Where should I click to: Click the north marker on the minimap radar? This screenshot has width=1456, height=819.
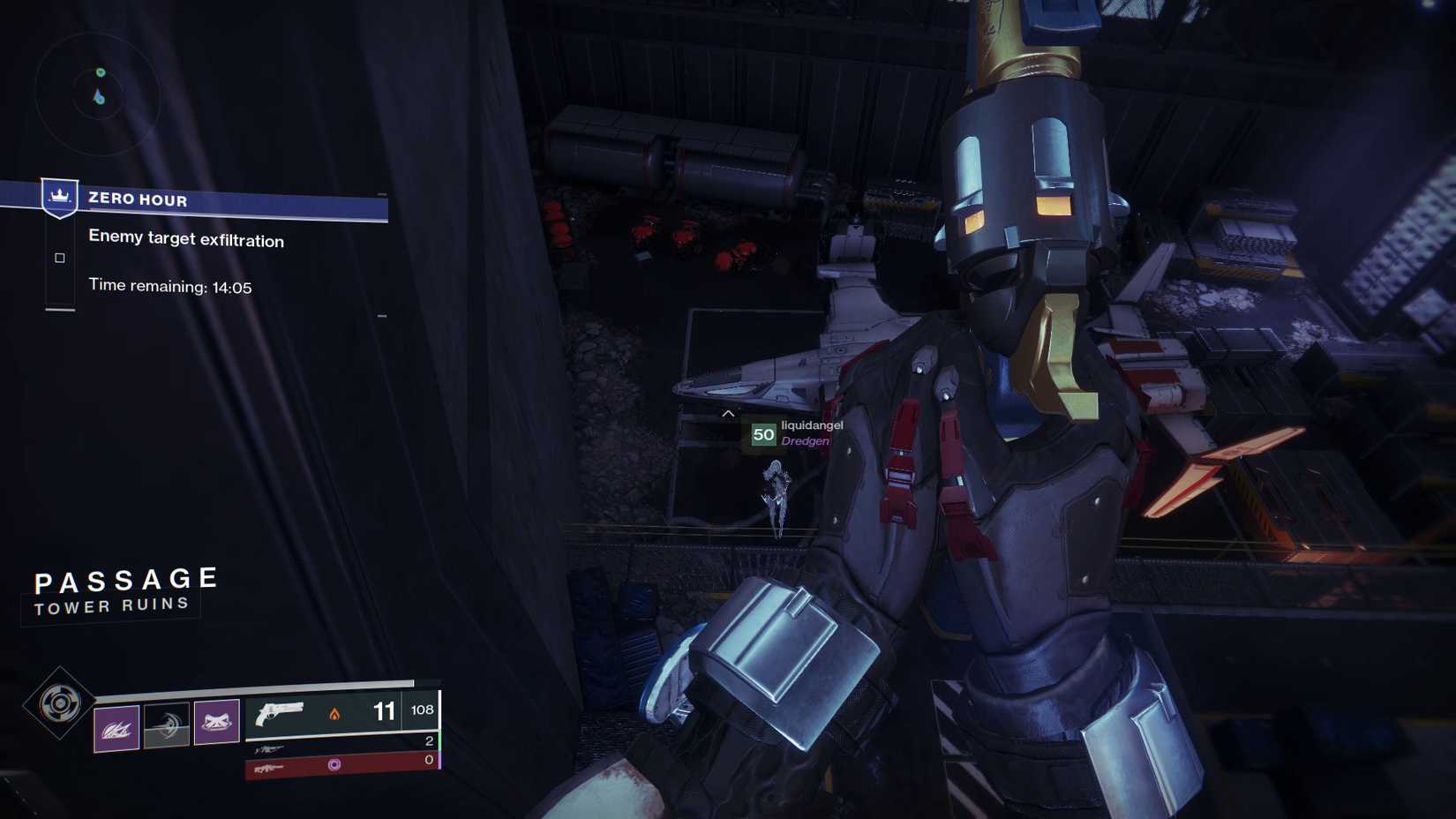[101, 72]
